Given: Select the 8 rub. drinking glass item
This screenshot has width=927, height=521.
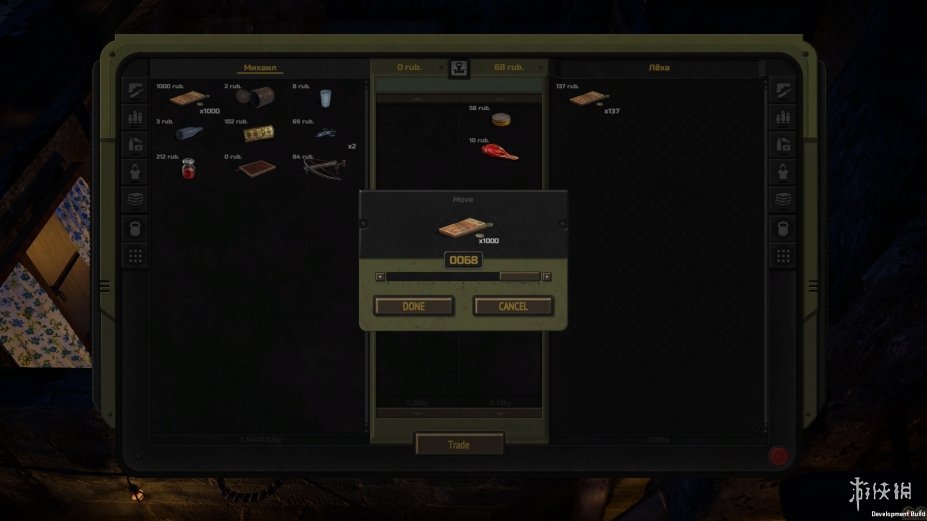Looking at the screenshot, I should click(324, 98).
